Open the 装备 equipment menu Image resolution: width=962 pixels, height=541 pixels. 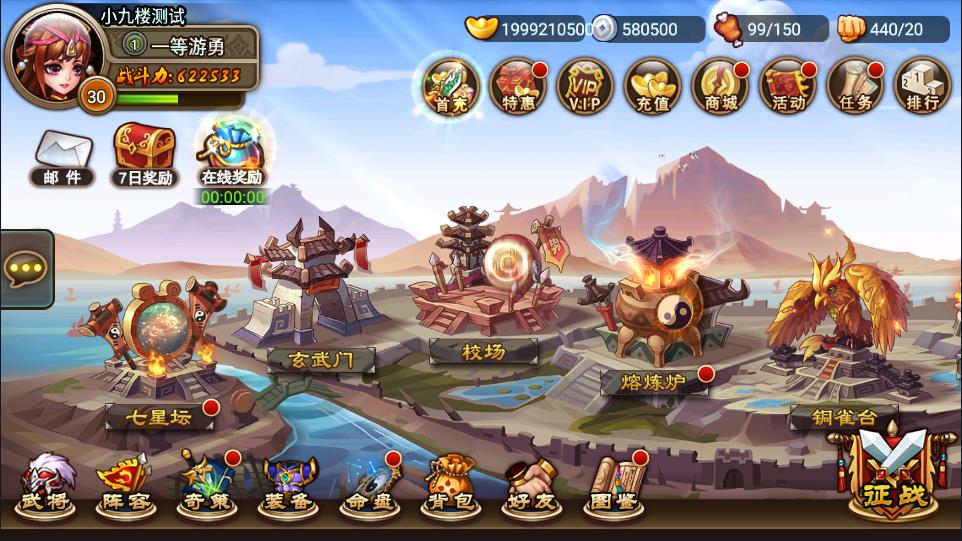pyautogui.click(x=288, y=484)
